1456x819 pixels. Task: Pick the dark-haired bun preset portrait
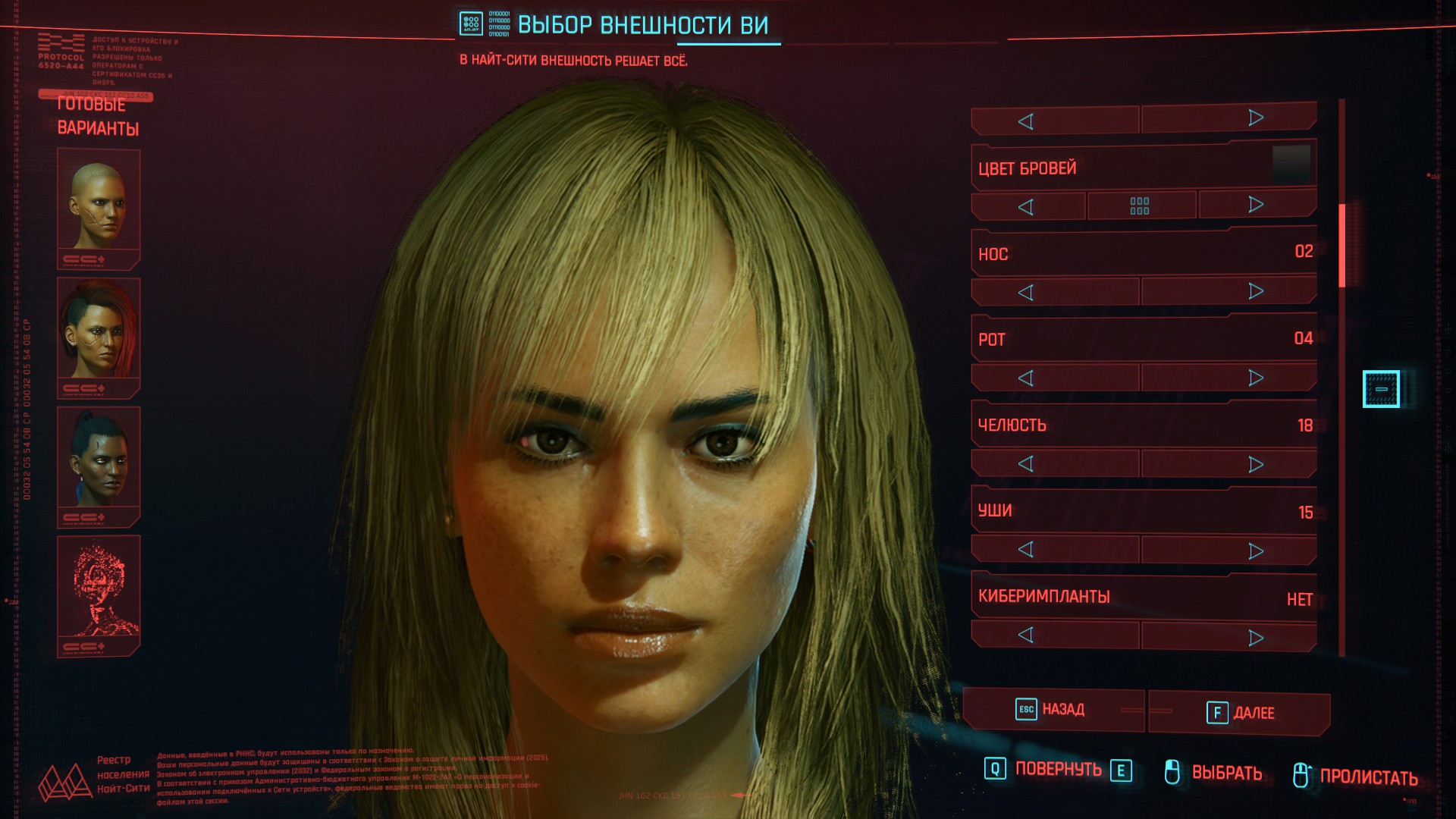(99, 465)
